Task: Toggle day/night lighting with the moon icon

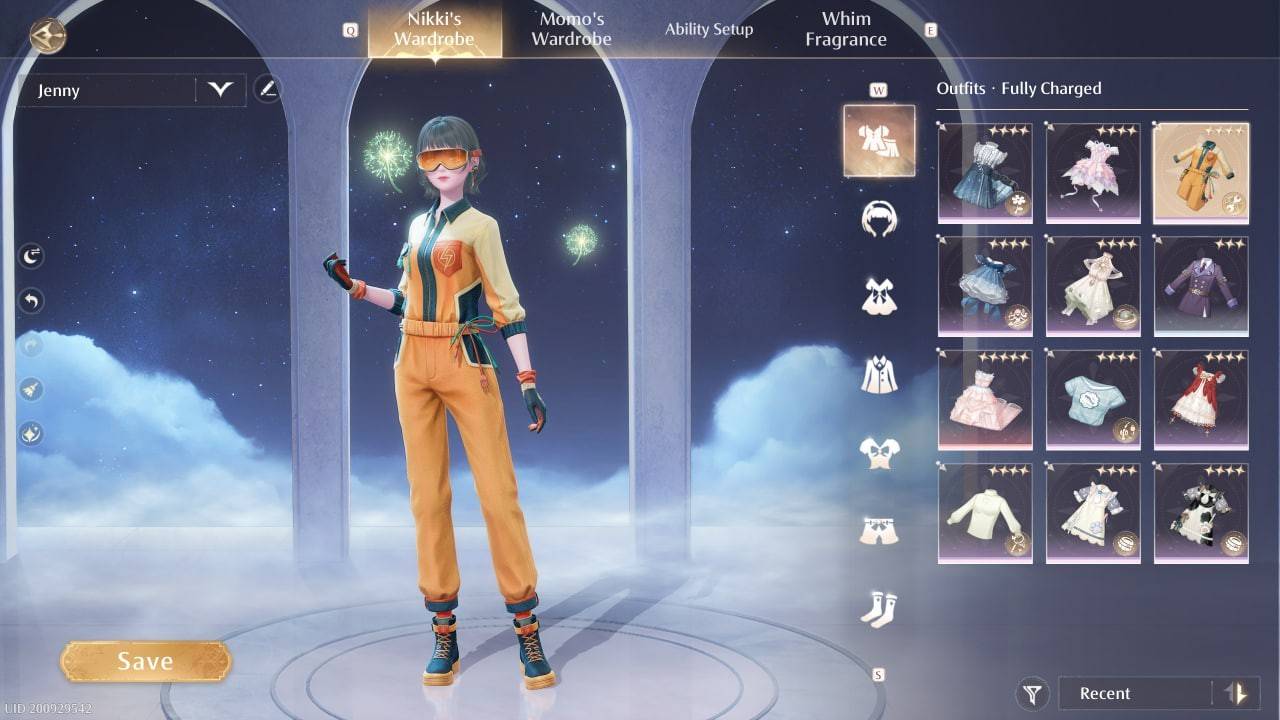Action: pos(31,255)
